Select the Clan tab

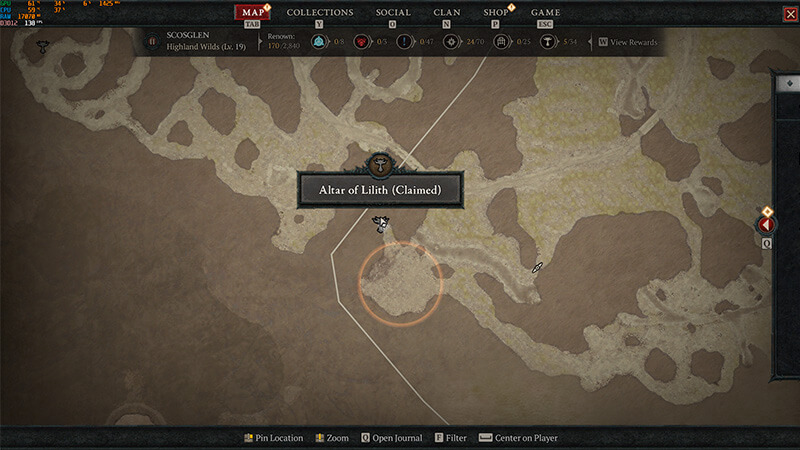coord(447,13)
